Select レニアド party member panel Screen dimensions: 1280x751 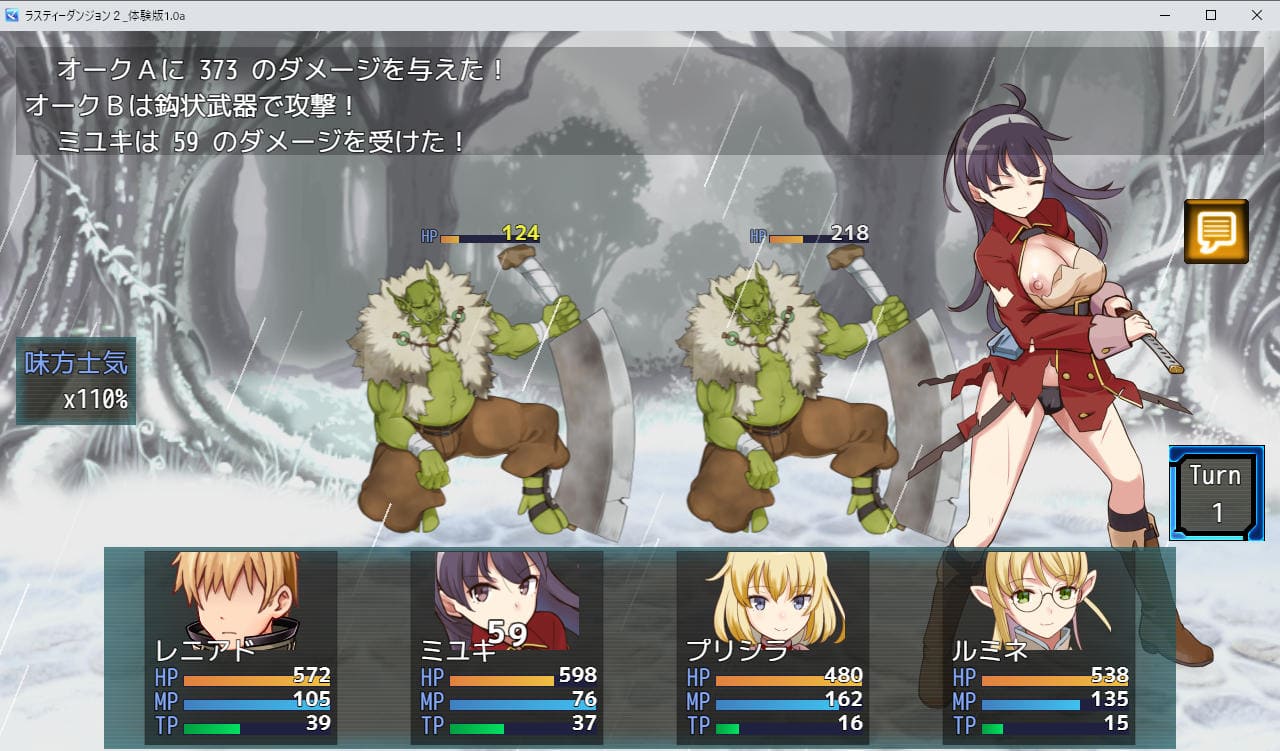pyautogui.click(x=241, y=647)
